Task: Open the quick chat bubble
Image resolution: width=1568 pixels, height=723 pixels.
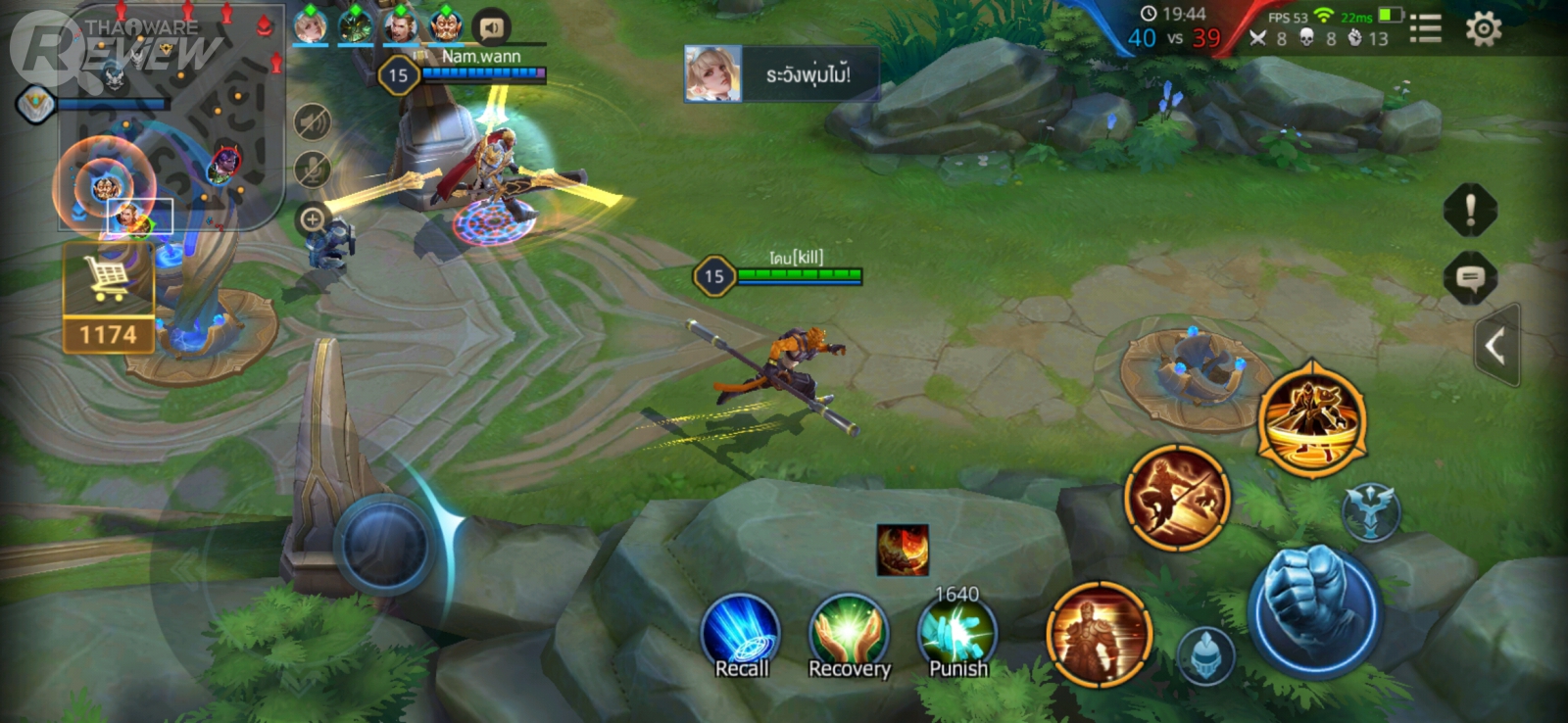Action: pos(1470,278)
